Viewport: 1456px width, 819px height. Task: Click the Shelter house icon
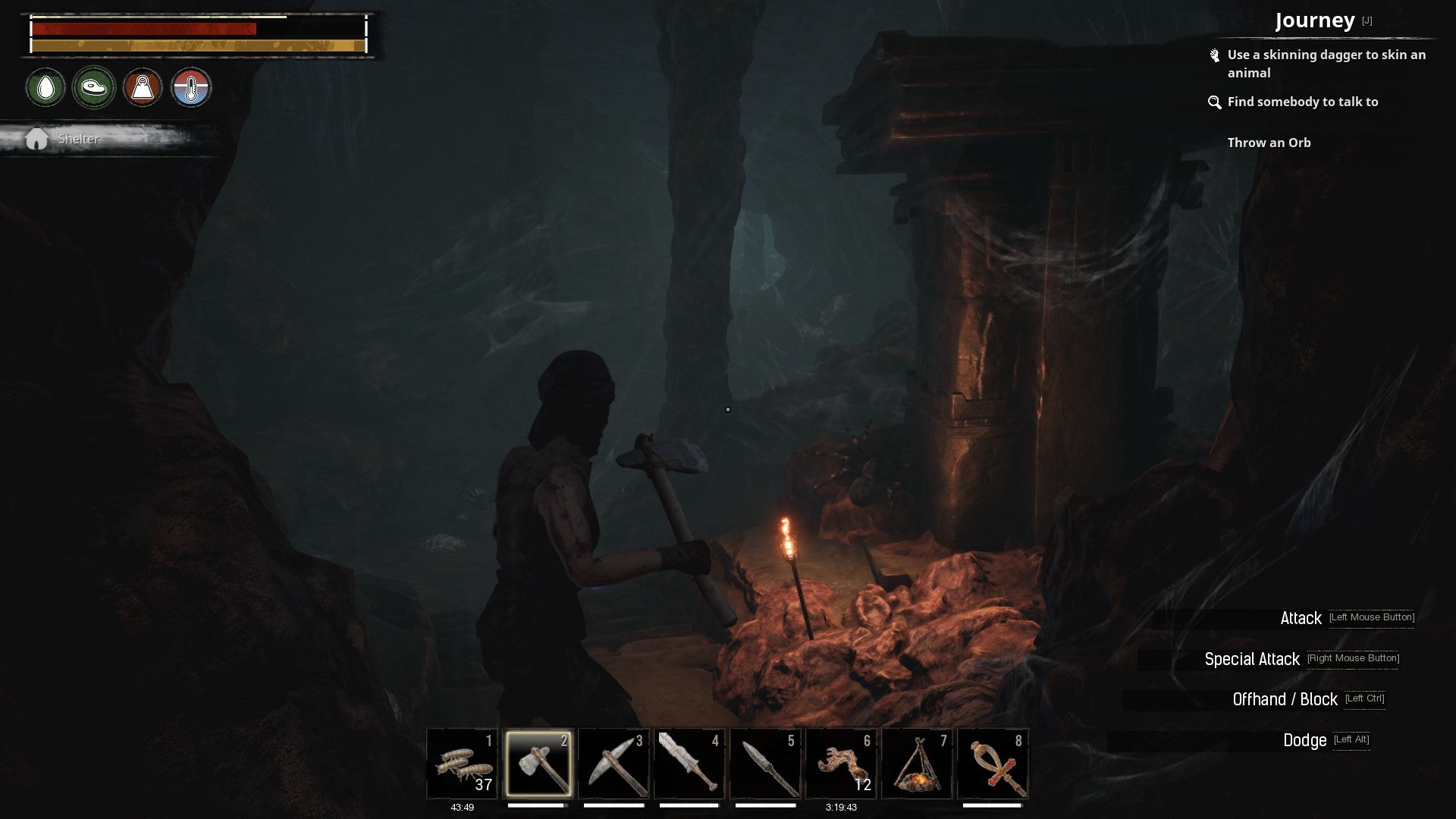(36, 138)
